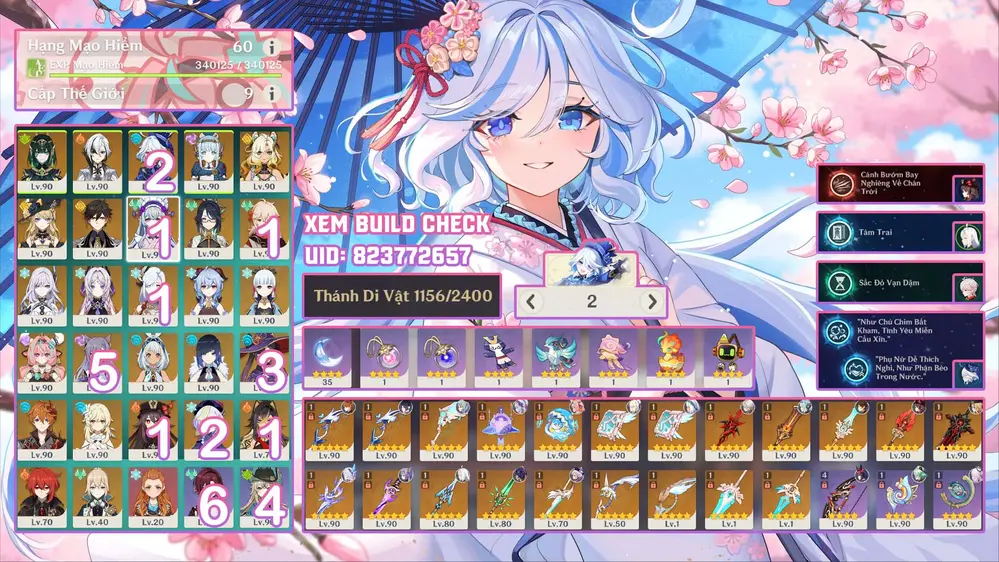Select the Lv.20 Aloy character card

tap(153, 494)
